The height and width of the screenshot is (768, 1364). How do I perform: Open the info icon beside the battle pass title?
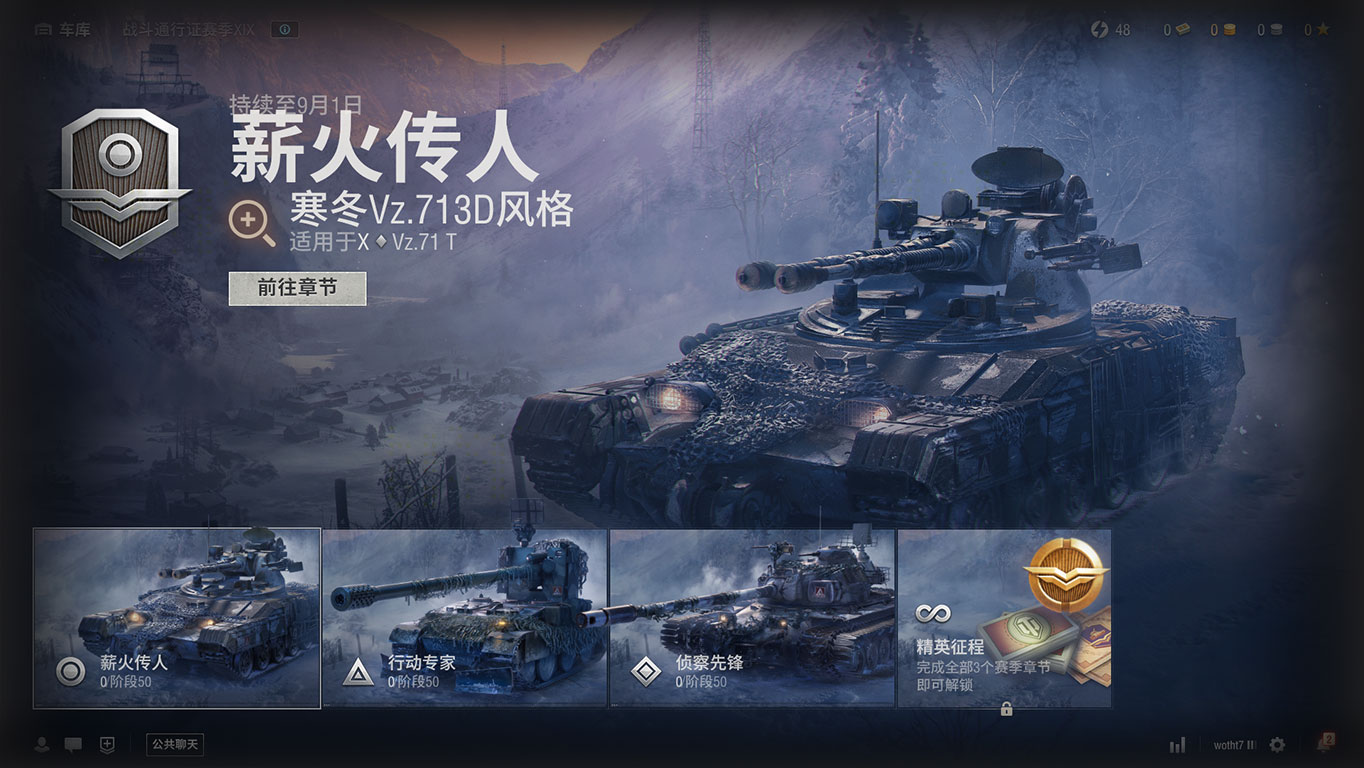coord(285,30)
